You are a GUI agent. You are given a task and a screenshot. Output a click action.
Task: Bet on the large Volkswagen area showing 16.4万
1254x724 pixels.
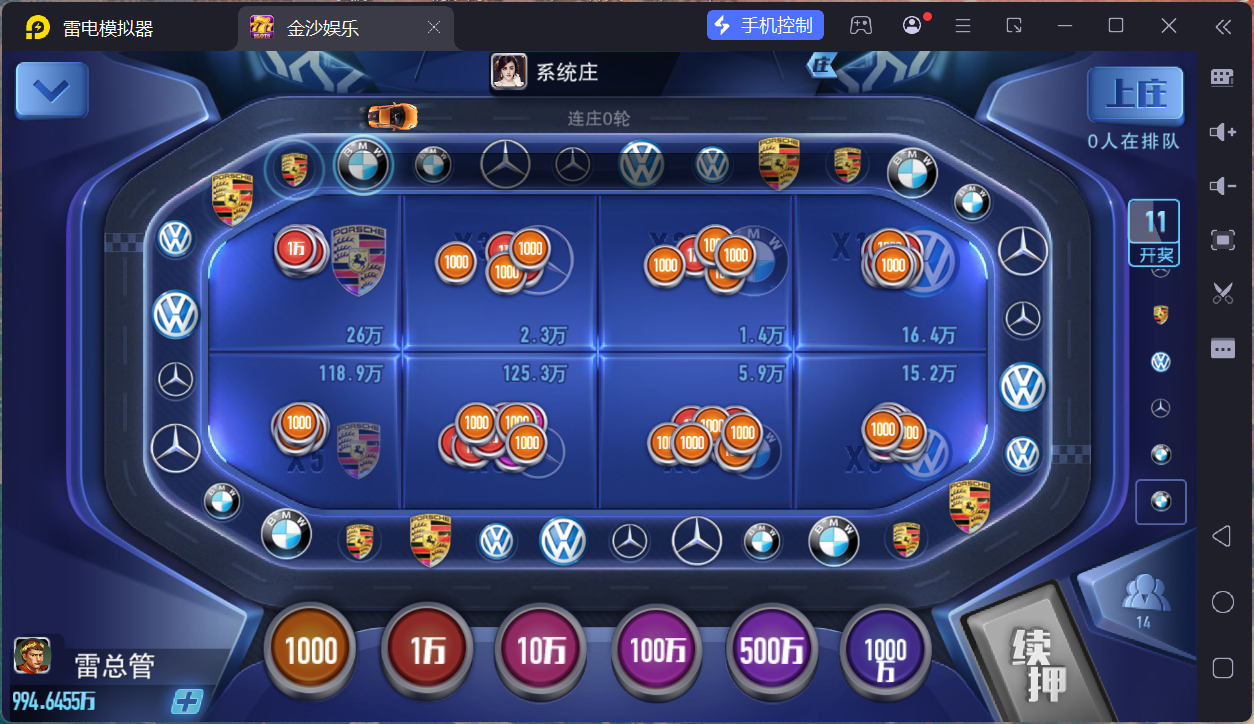point(892,273)
